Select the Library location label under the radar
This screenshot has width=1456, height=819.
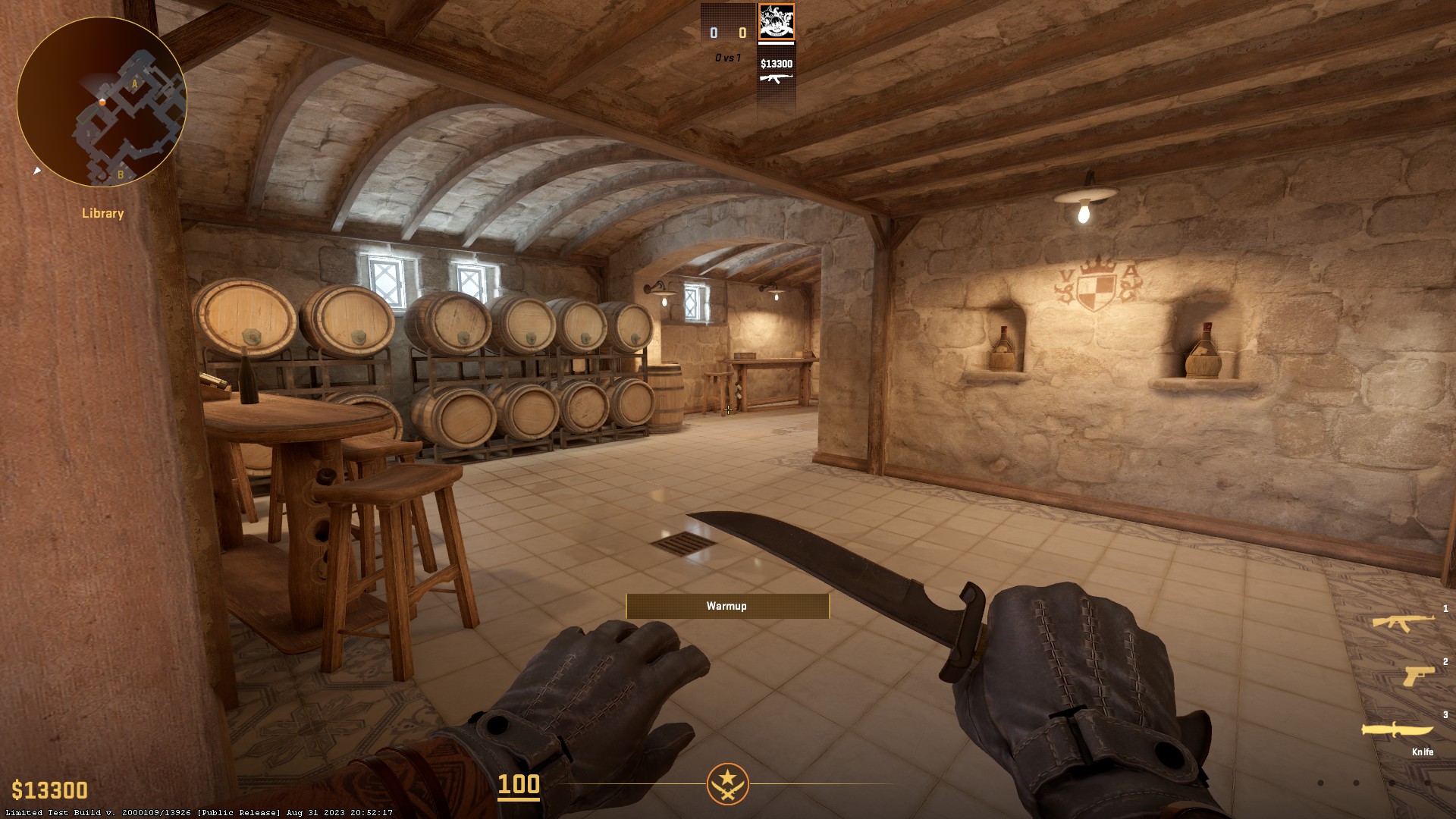click(102, 214)
